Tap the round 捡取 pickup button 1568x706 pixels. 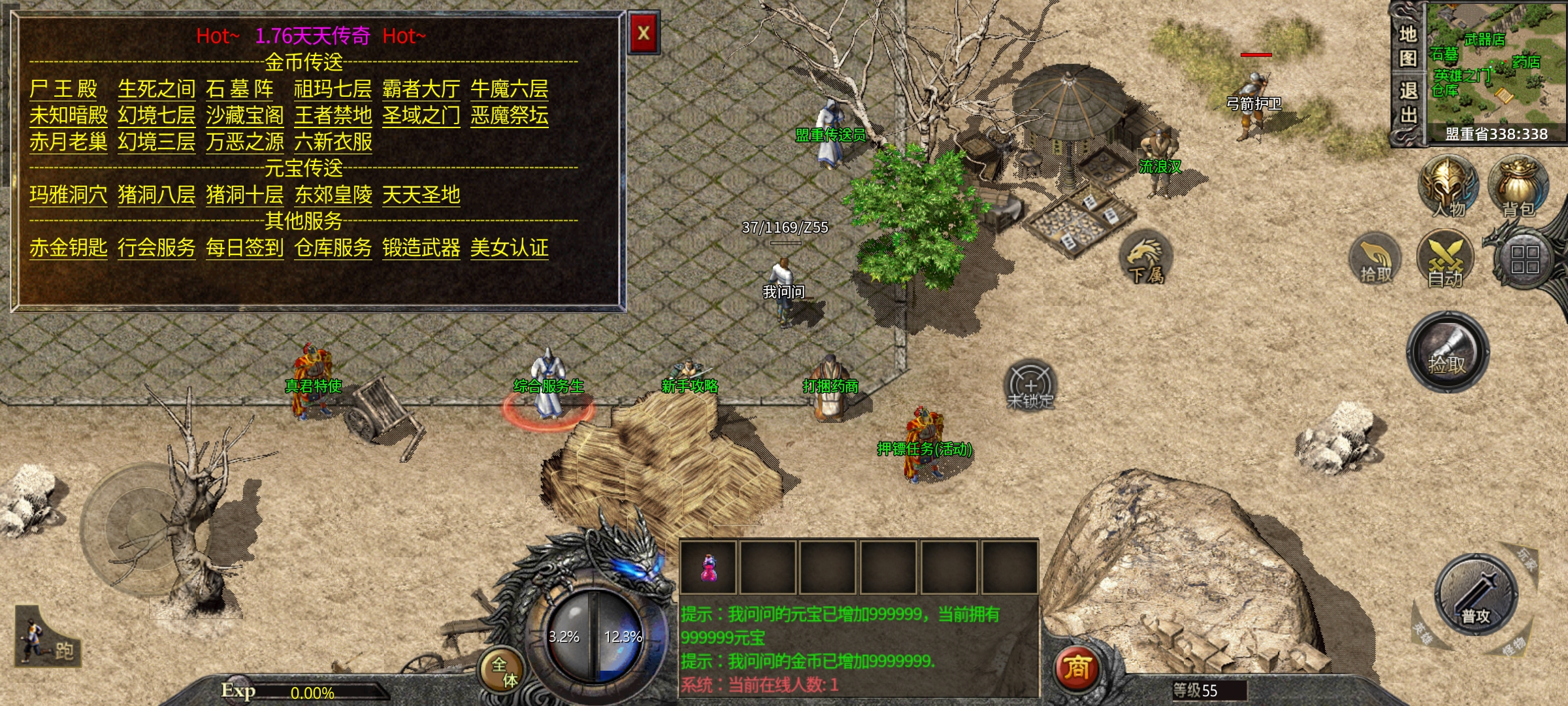coord(1447,353)
